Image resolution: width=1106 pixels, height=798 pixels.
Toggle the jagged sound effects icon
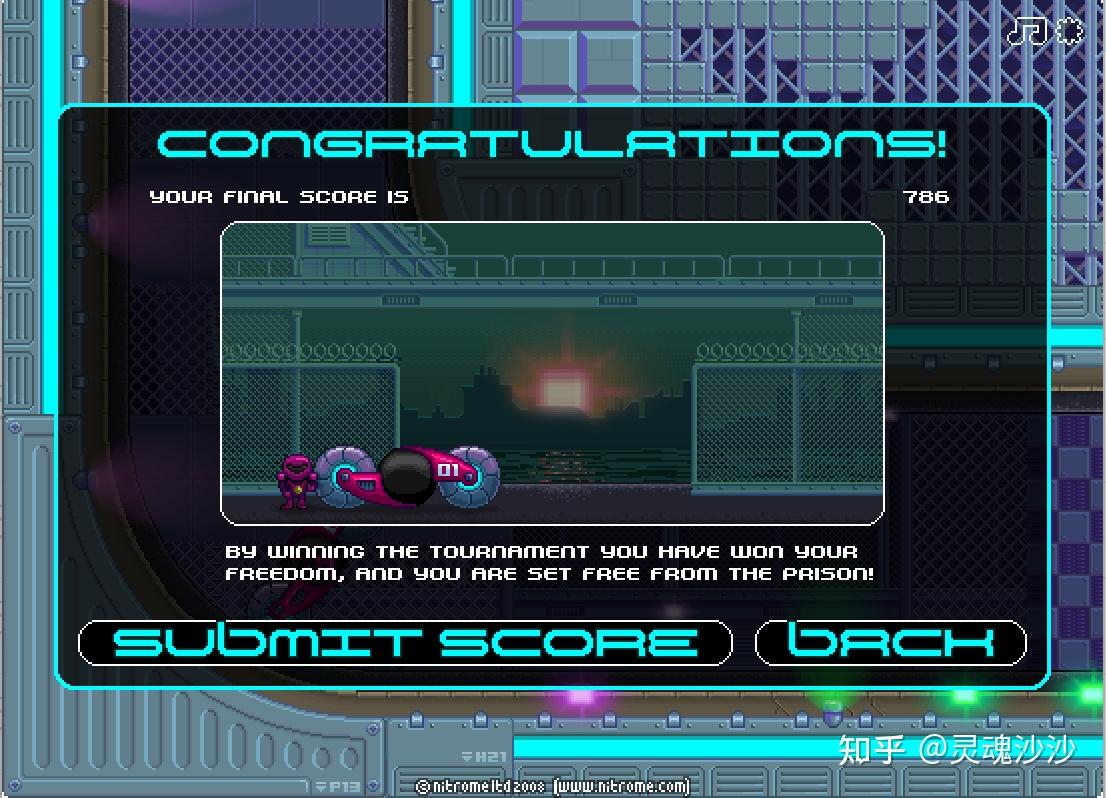coord(1070,31)
